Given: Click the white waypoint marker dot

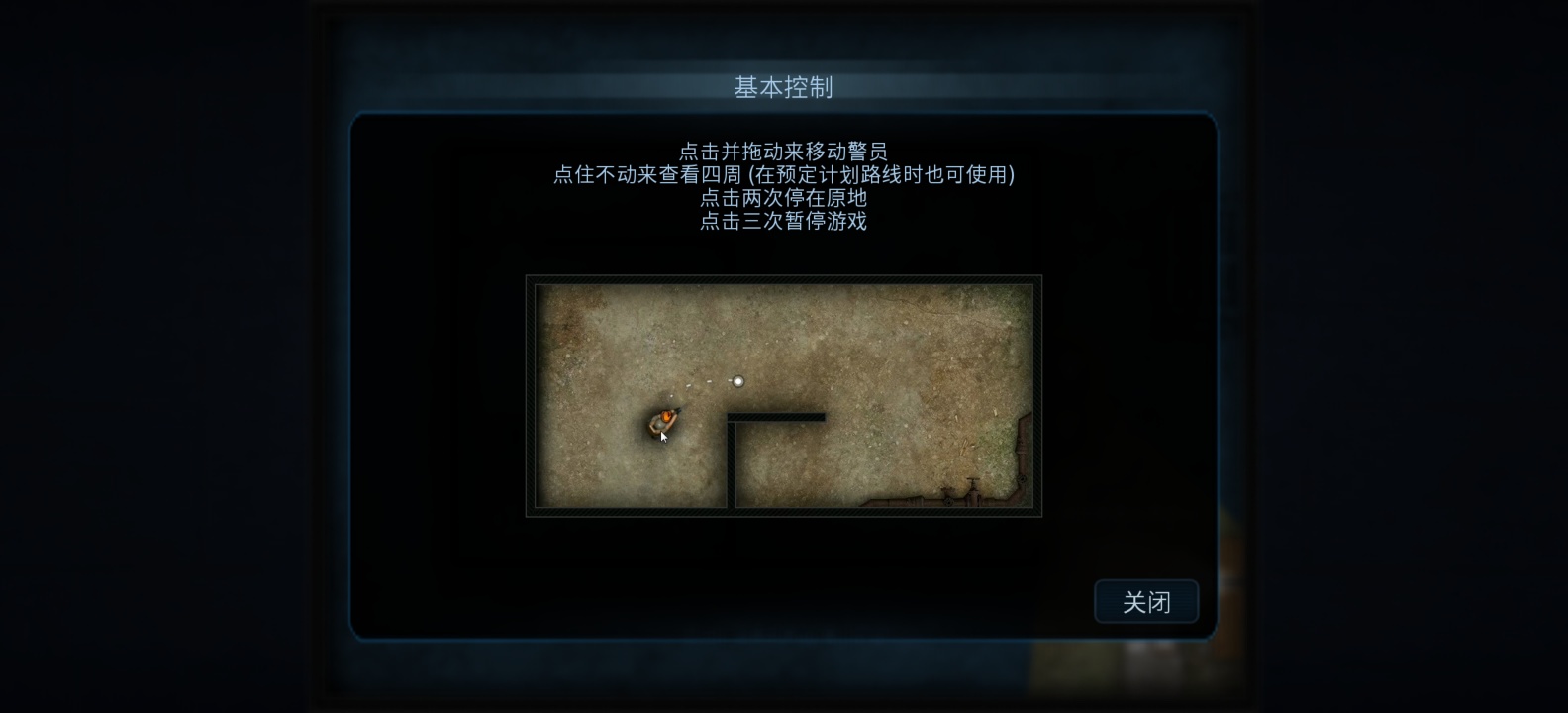Looking at the screenshot, I should [738, 380].
